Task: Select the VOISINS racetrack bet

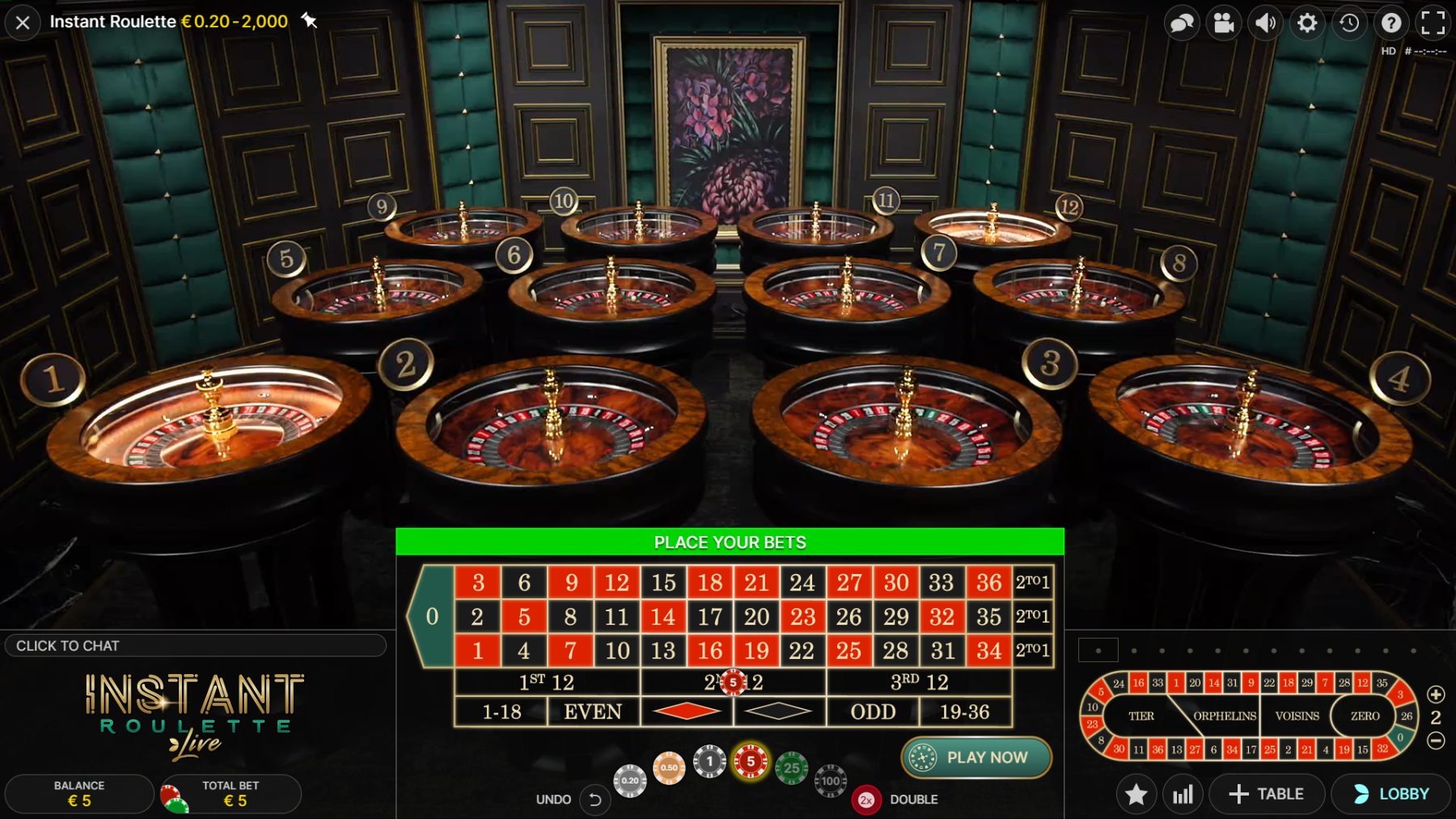Action: tap(1297, 716)
